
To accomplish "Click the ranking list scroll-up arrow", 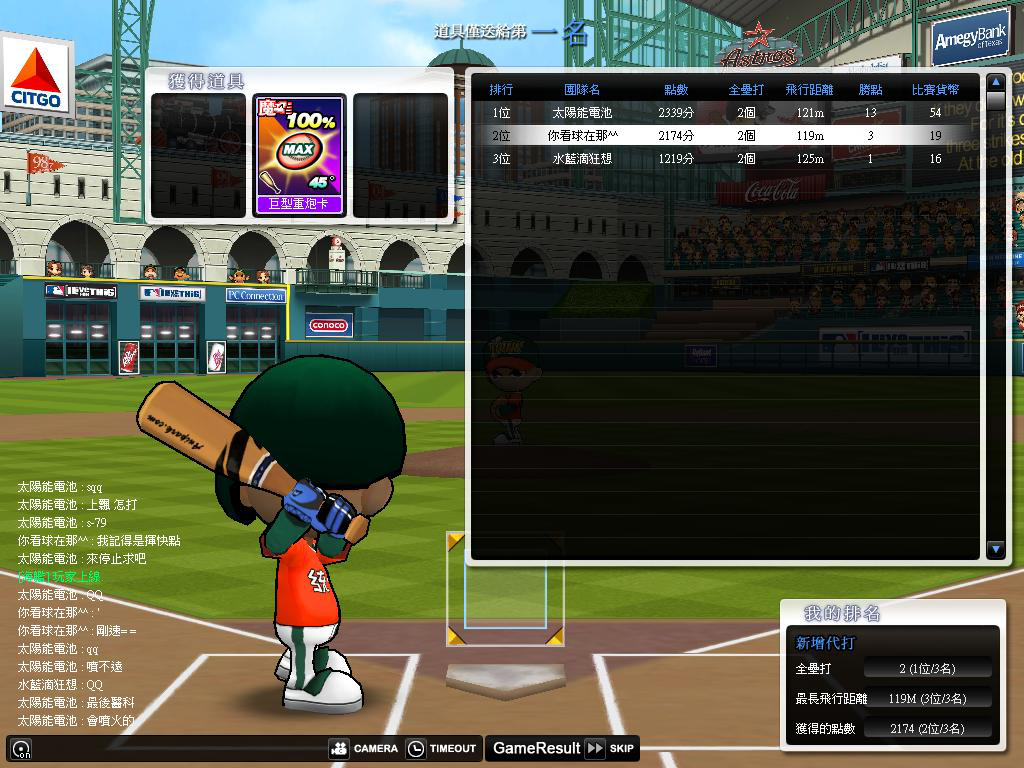I will coord(995,81).
